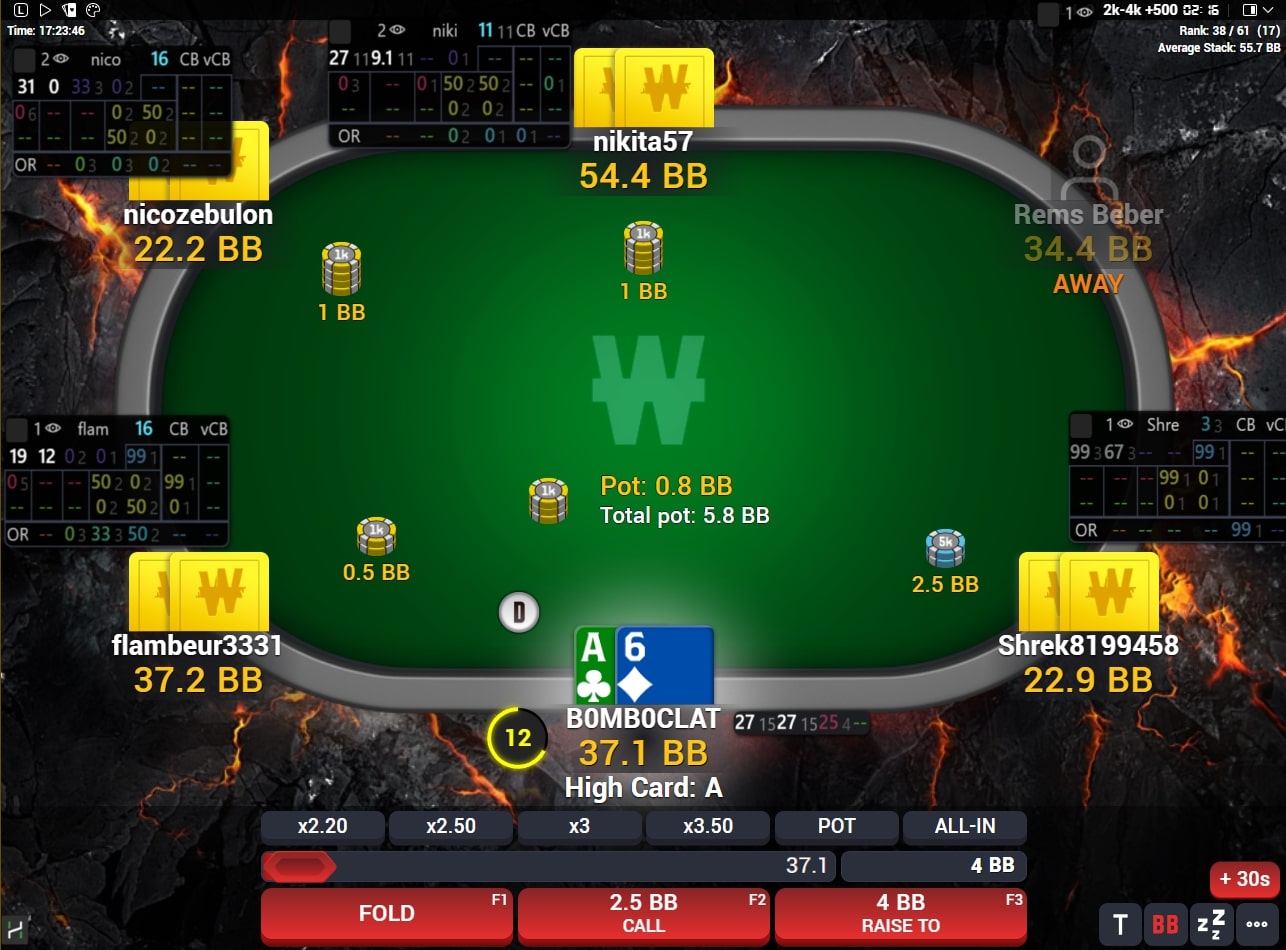Screen dimensions: 1286x950
Task: Click the table layout icon near the blinds
Action: [1251, 10]
